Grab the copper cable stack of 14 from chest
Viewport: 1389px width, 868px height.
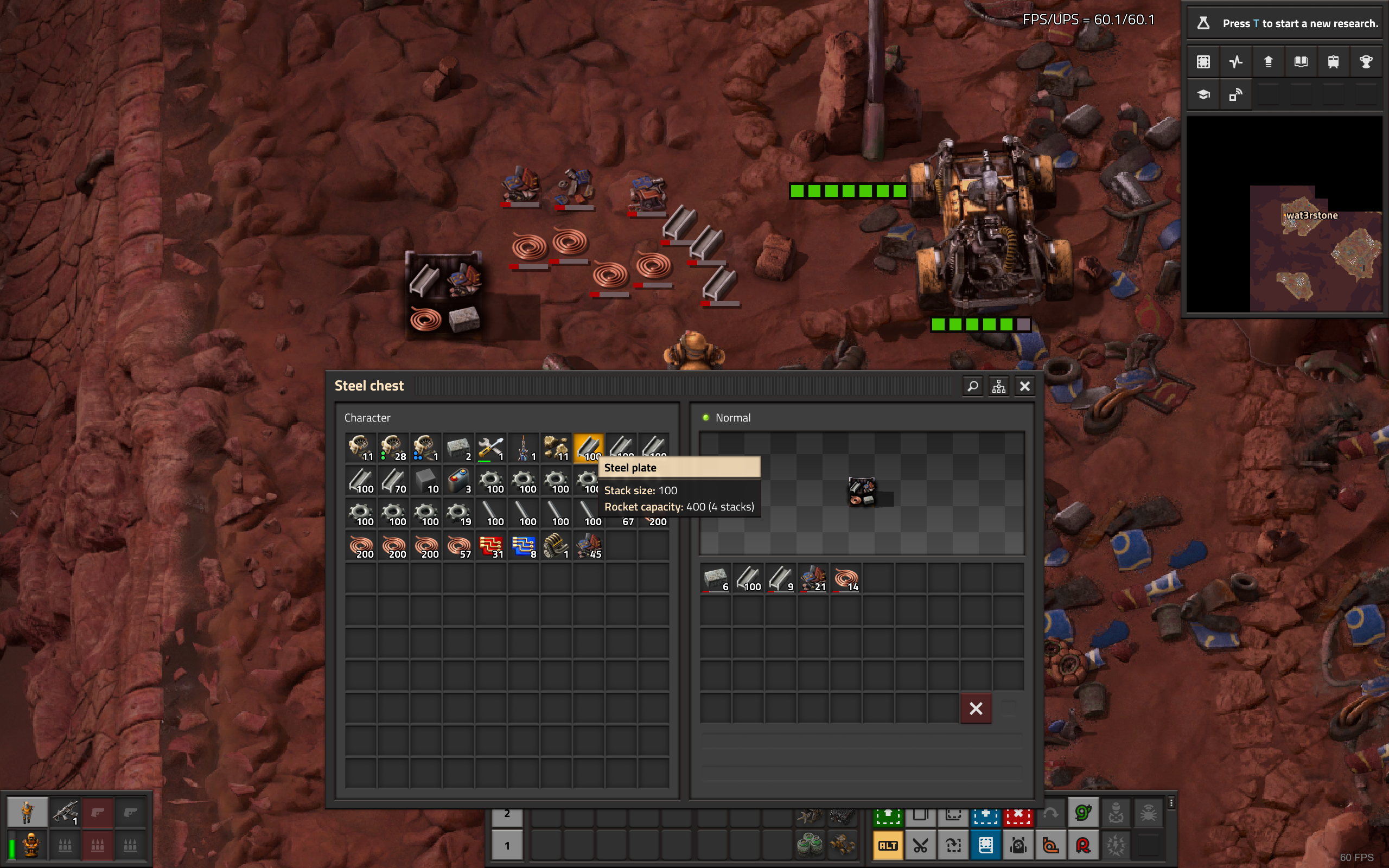coord(846,578)
